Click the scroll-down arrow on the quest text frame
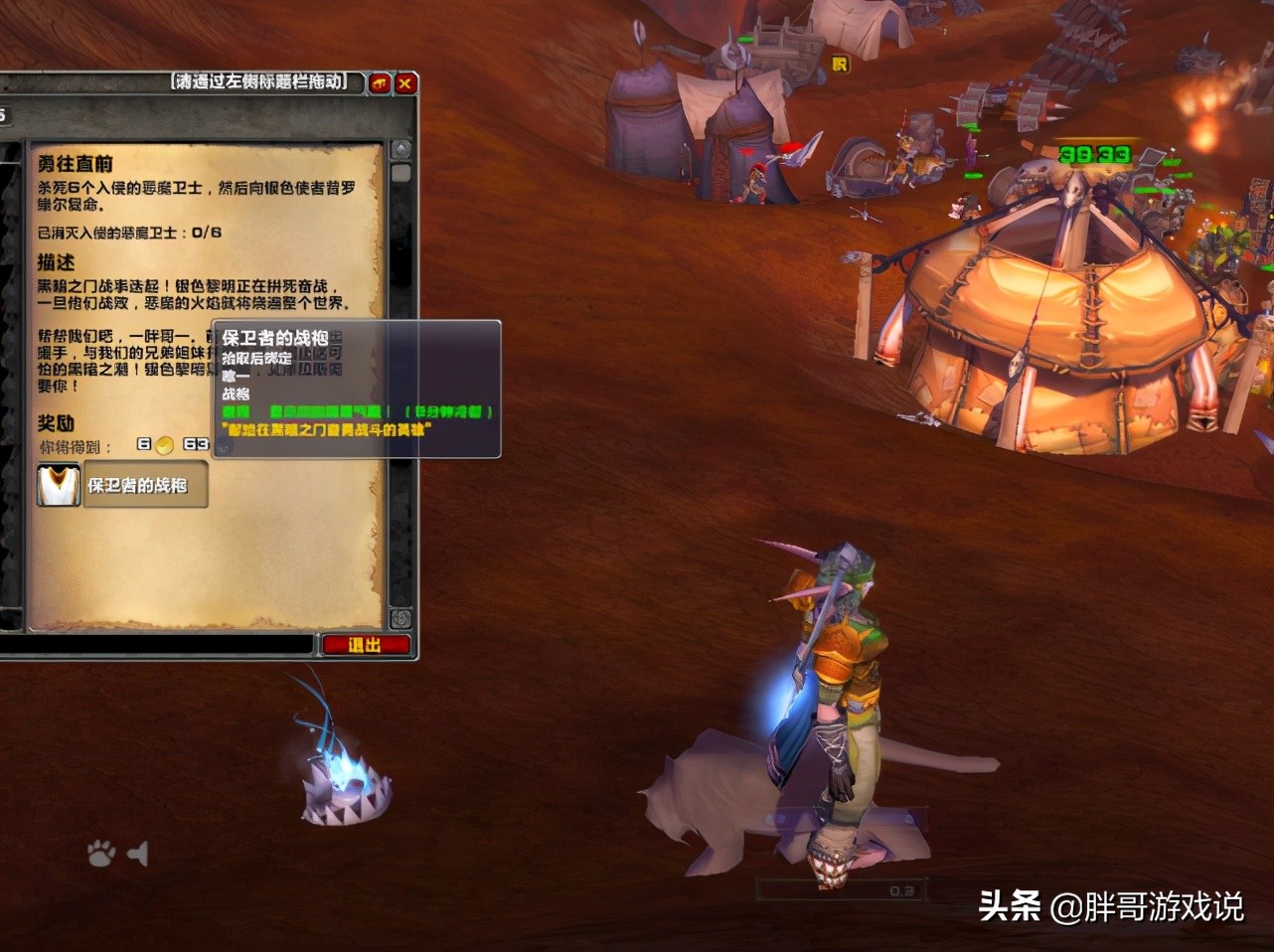Image resolution: width=1274 pixels, height=952 pixels. click(400, 617)
